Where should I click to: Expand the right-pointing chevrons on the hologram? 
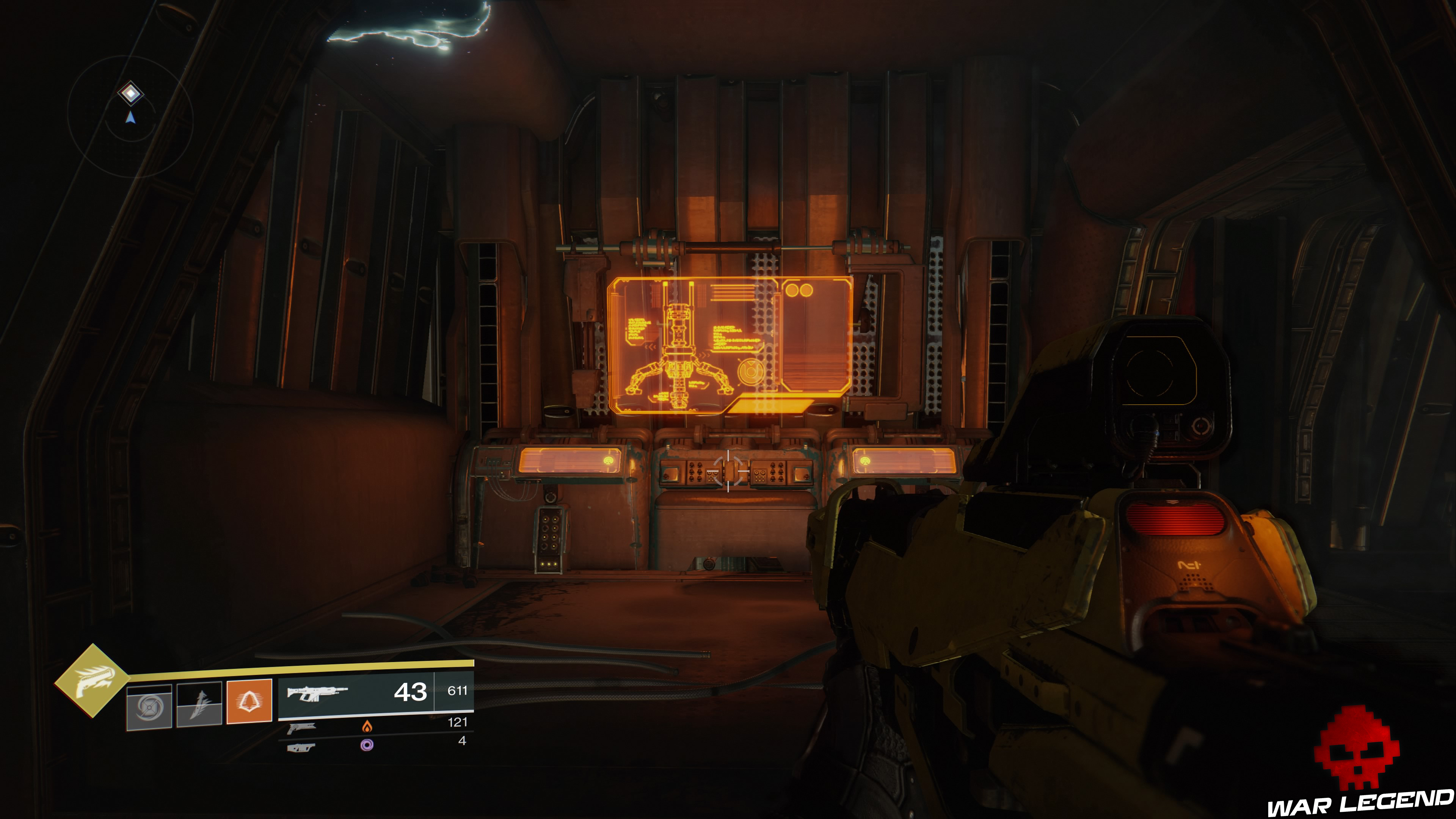click(x=704, y=356)
